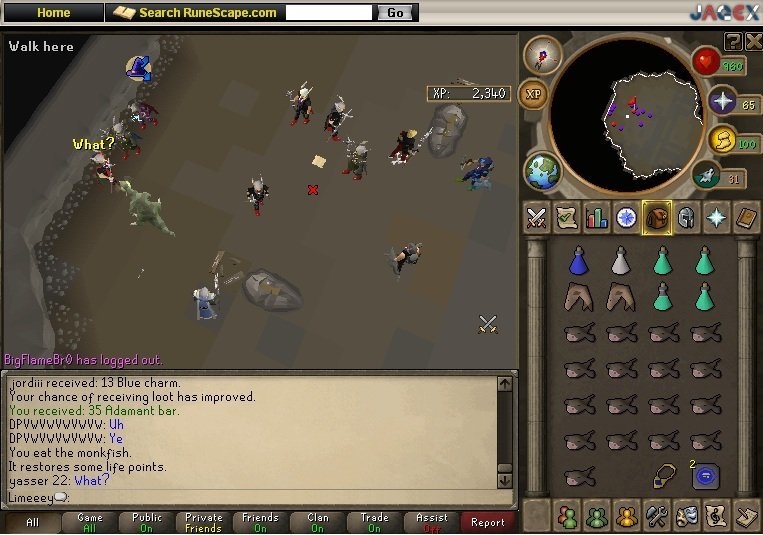
Task: Toggle the Trade chat filter
Action: coord(375,522)
